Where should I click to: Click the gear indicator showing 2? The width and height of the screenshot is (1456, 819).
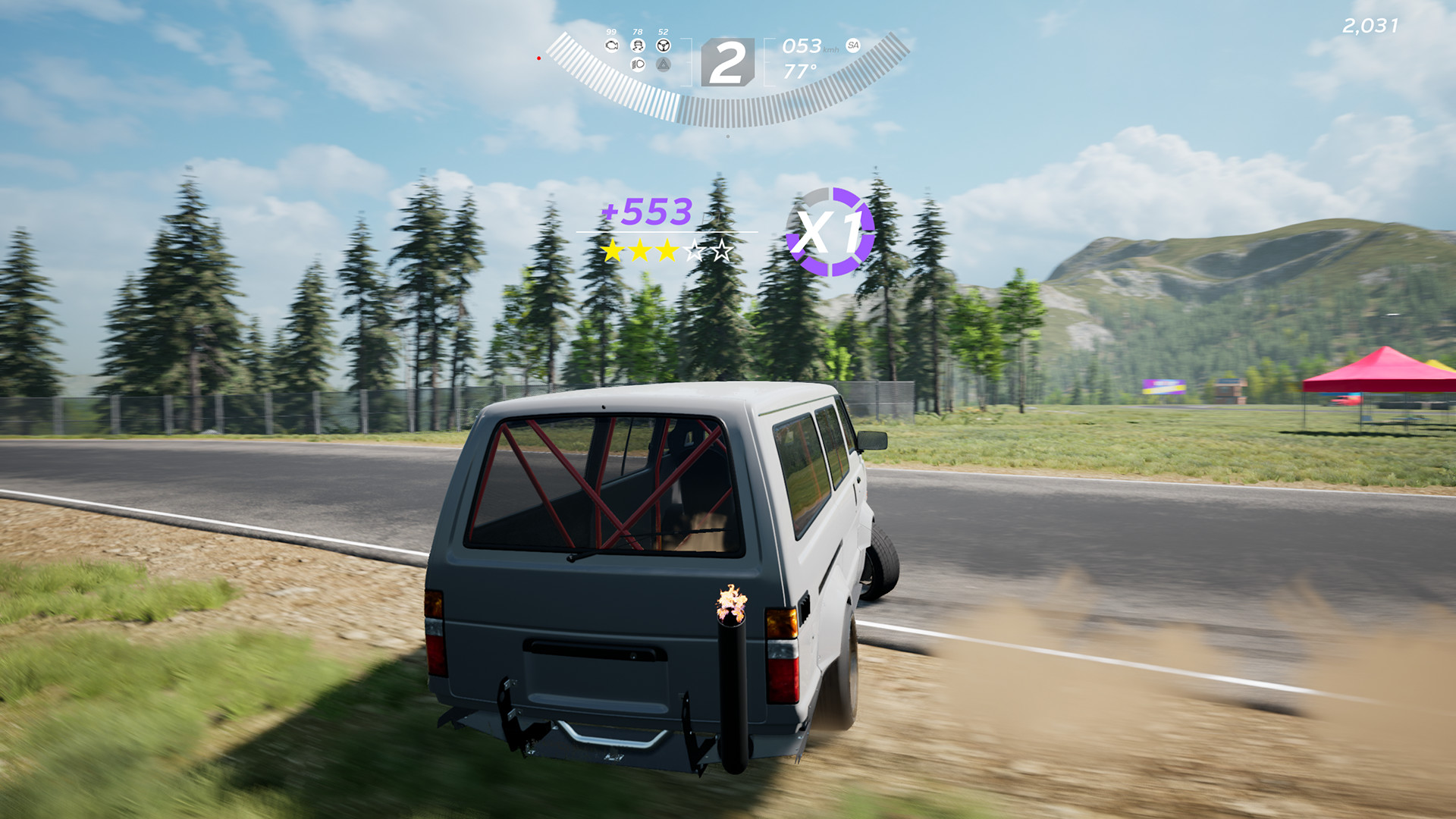pyautogui.click(x=729, y=61)
